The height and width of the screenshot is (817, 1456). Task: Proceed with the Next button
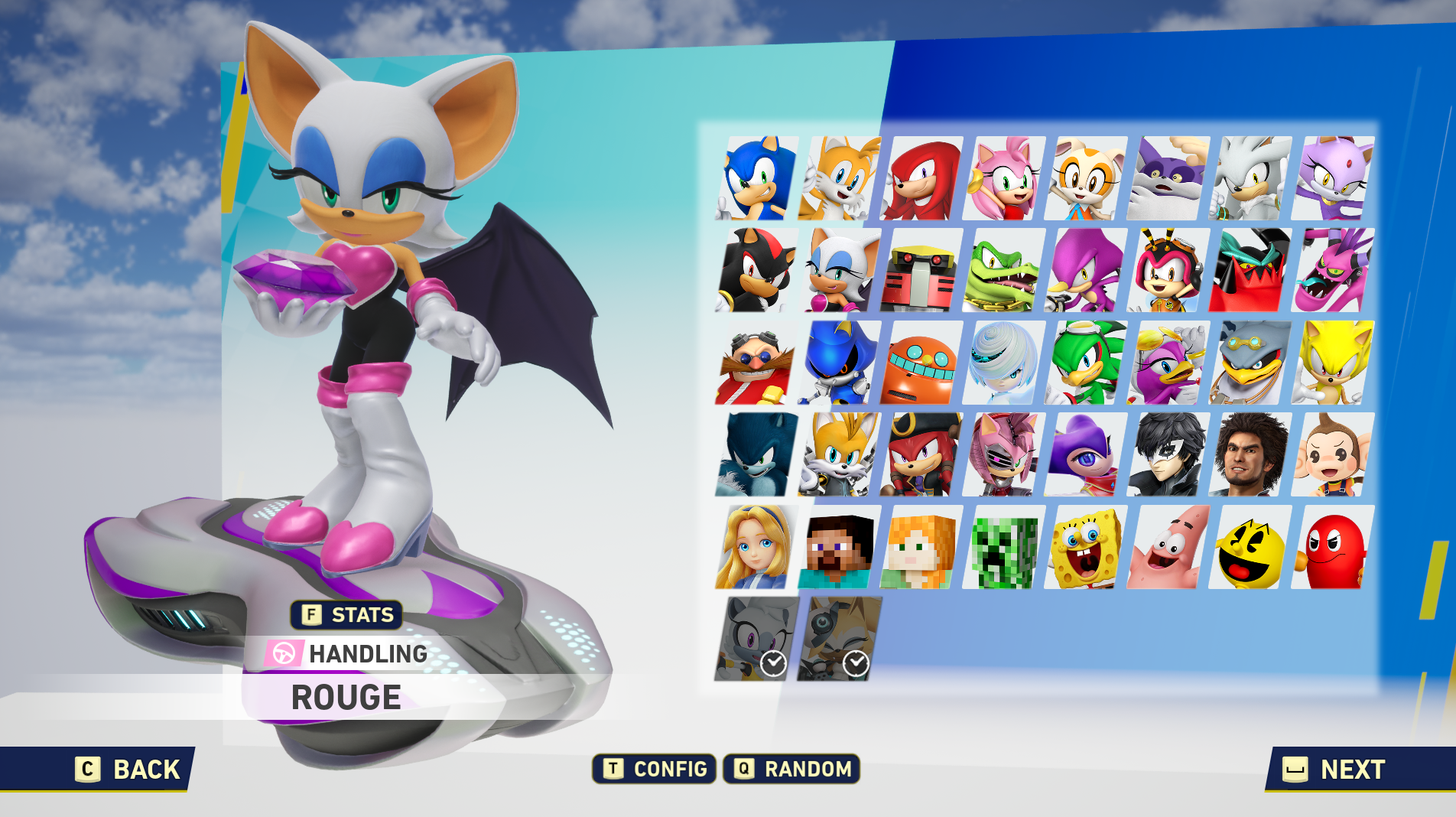[x=1334, y=769]
